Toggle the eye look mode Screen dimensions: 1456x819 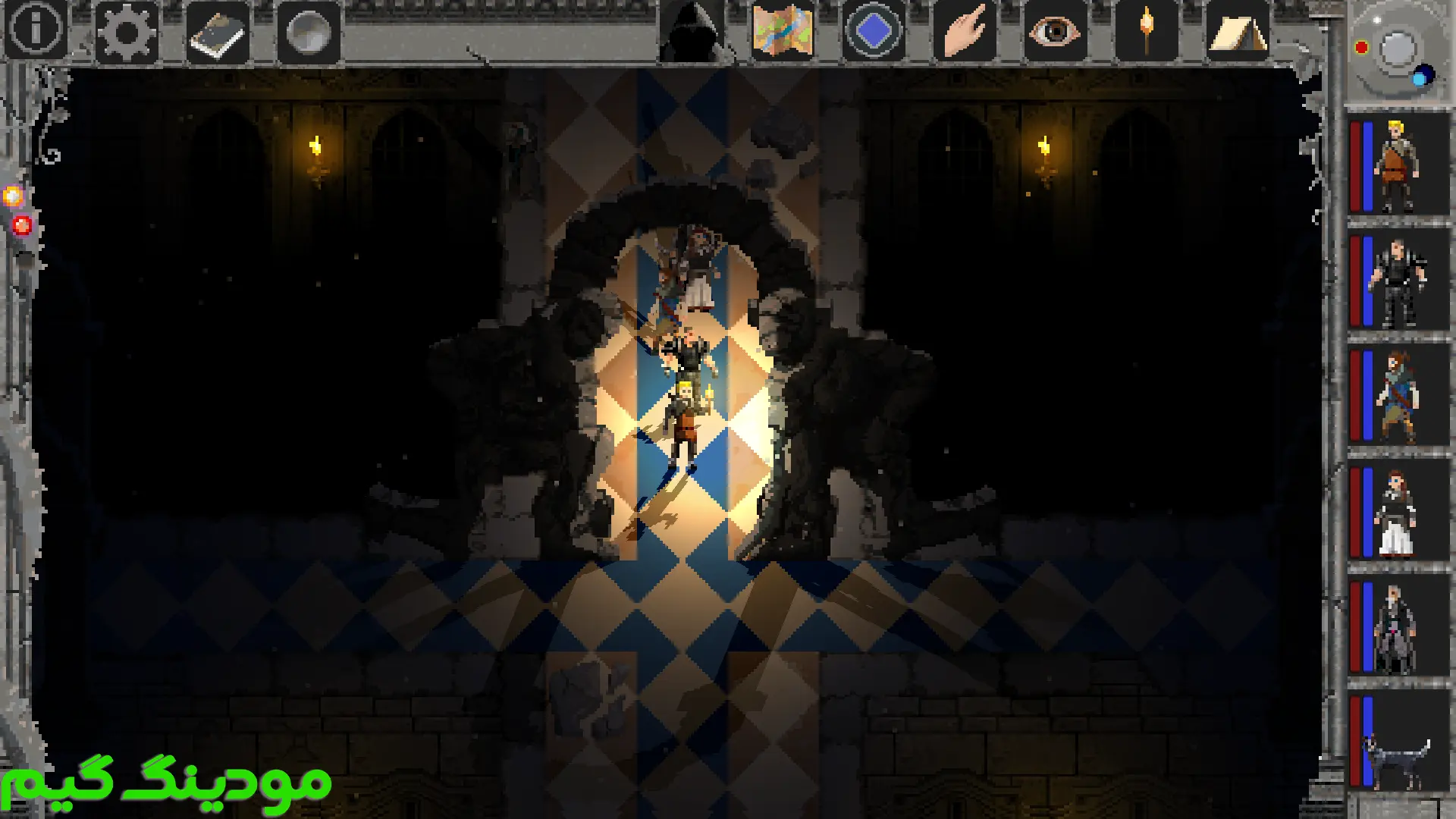pos(1055,32)
